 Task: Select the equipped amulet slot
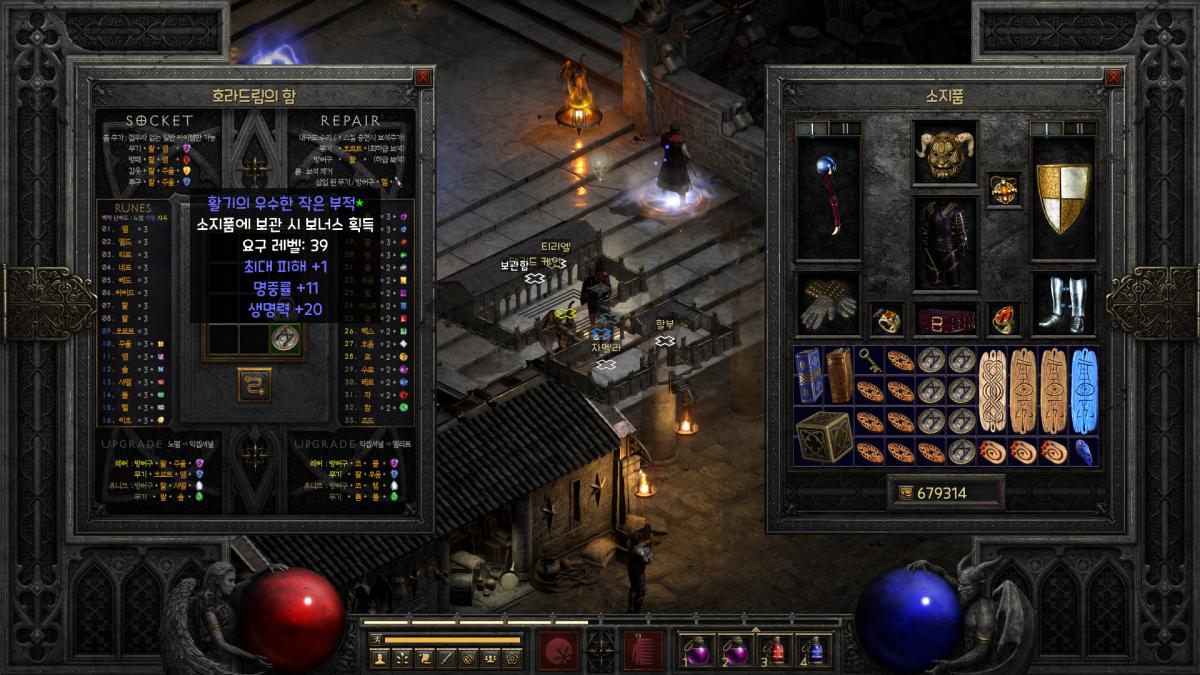[x=1003, y=188]
